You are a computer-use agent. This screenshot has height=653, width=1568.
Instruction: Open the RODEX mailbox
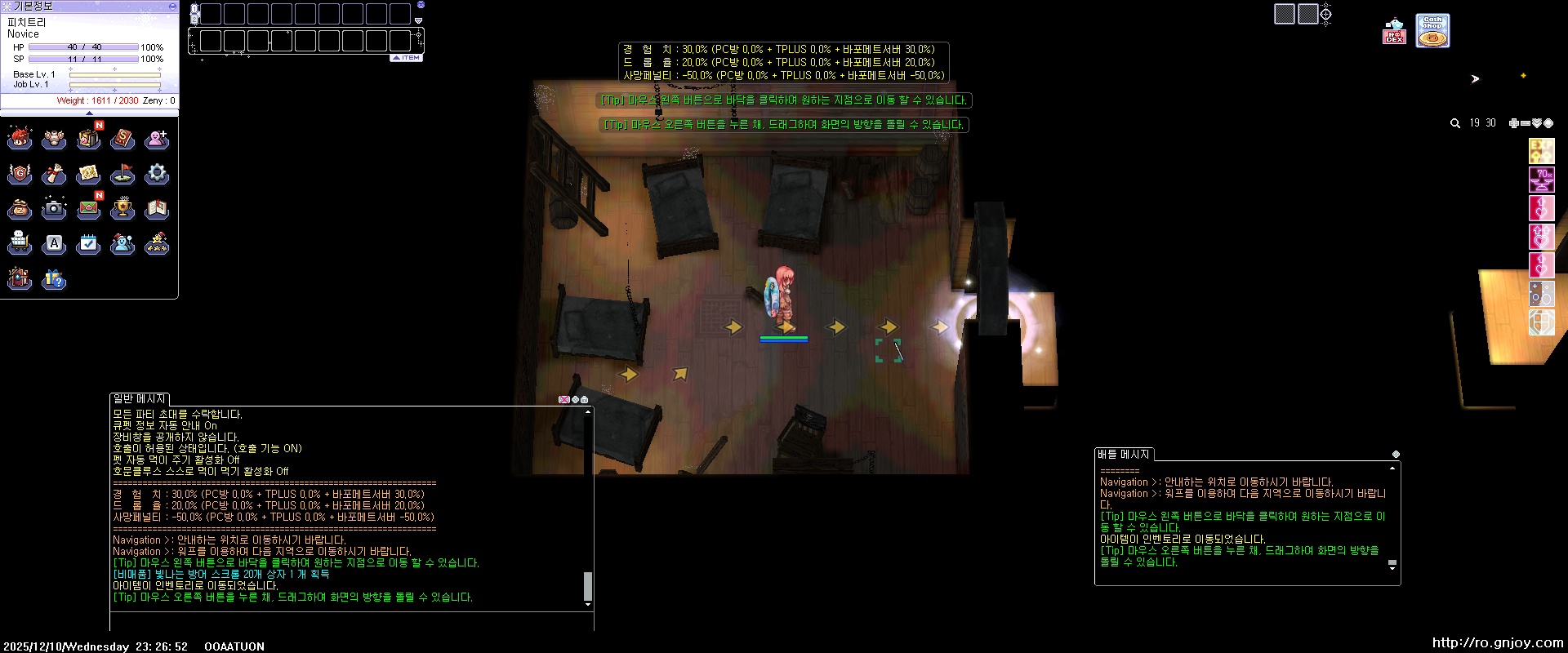(1394, 32)
